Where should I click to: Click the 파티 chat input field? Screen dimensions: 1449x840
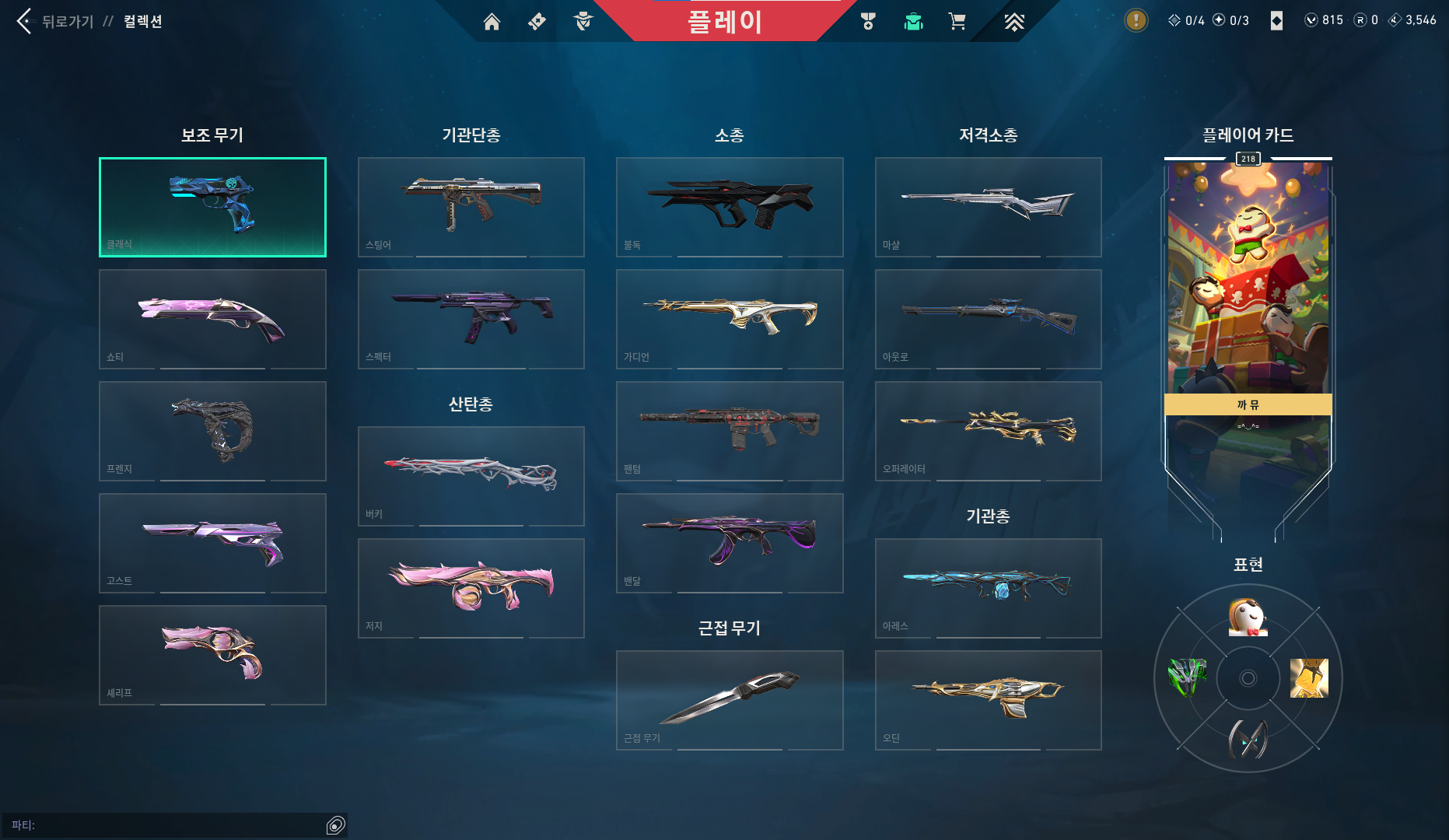click(x=156, y=824)
